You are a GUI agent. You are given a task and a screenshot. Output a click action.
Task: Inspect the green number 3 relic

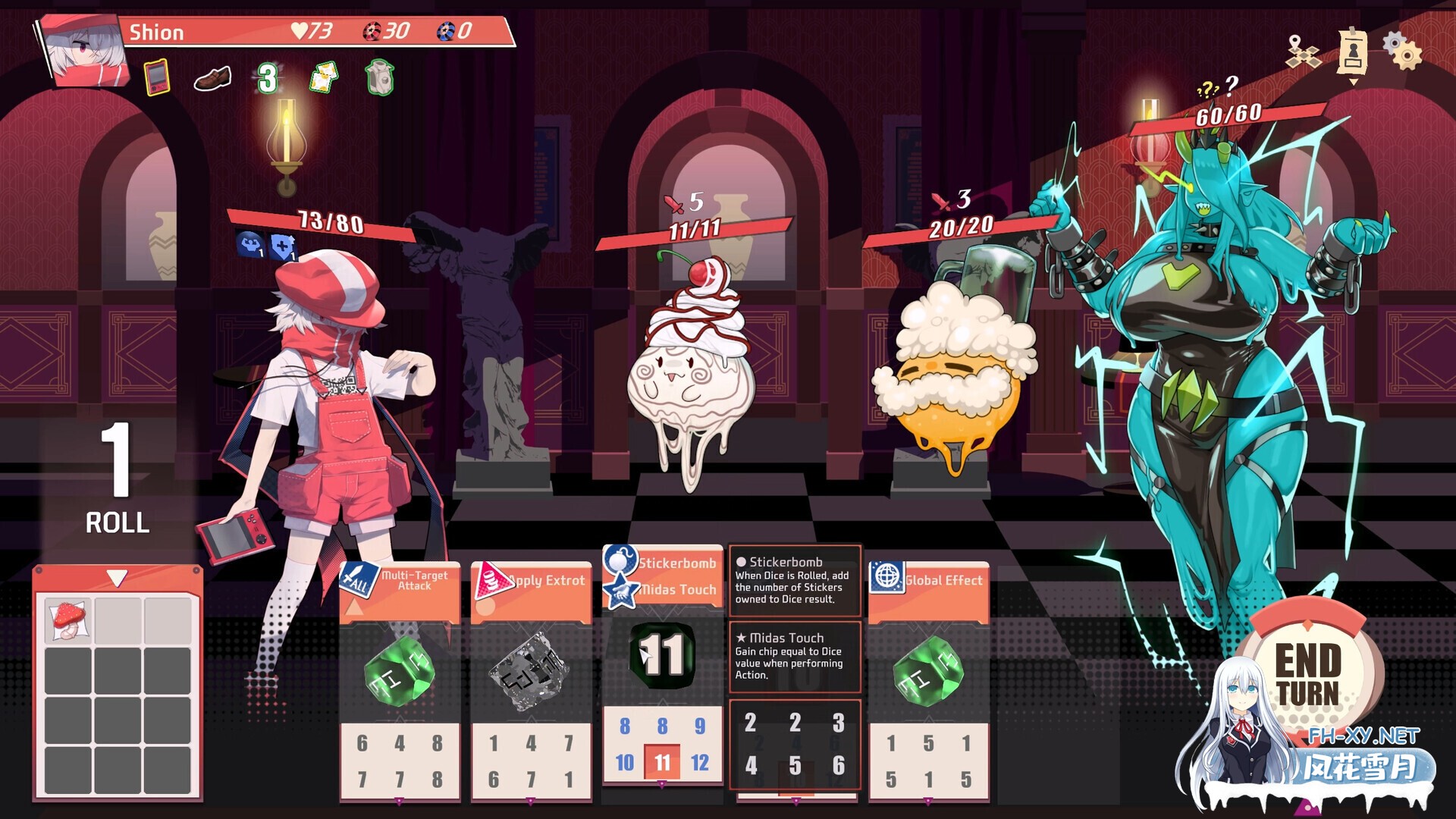click(267, 78)
